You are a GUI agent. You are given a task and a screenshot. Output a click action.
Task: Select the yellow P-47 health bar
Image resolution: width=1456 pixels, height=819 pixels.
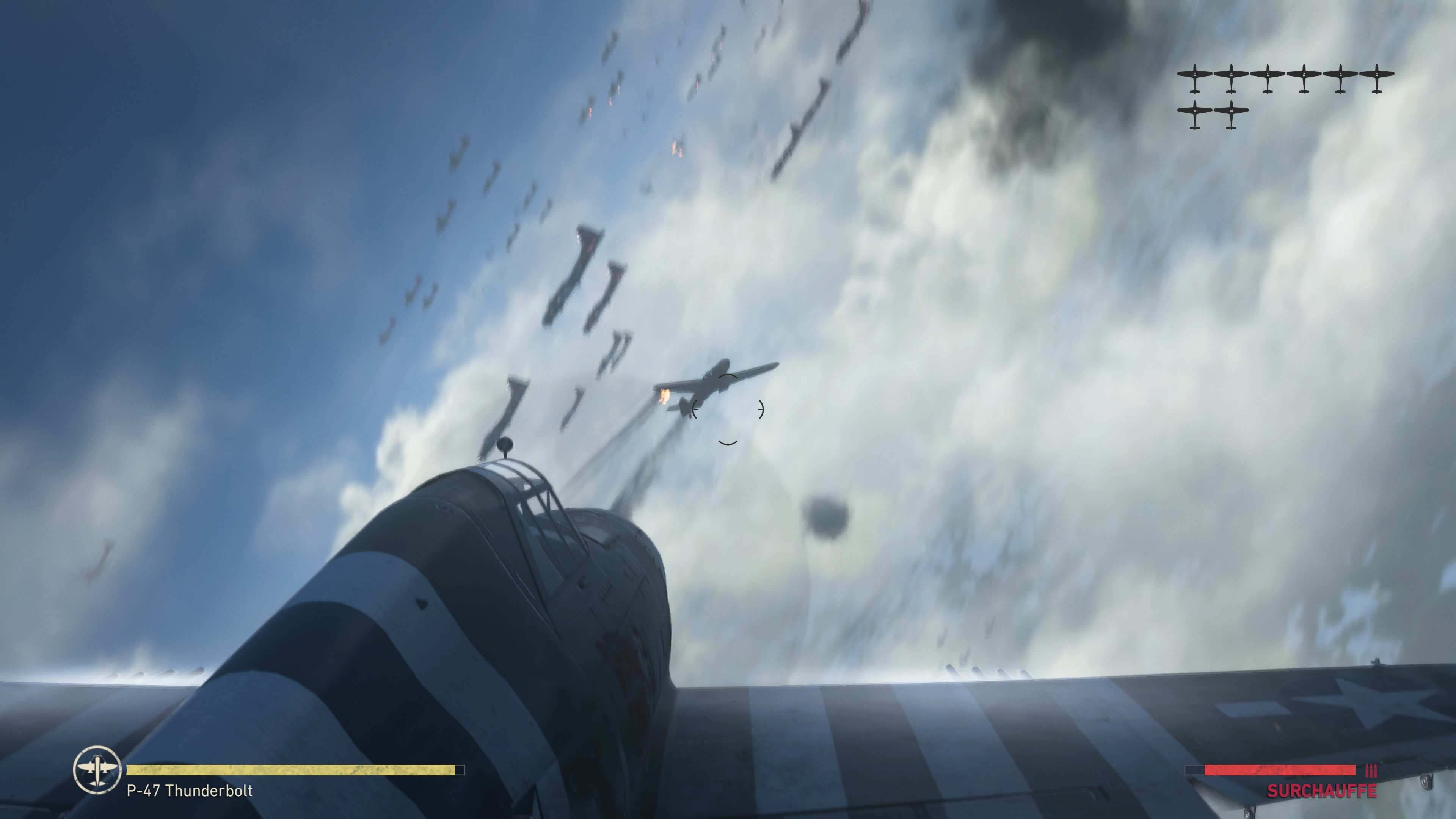(294, 770)
